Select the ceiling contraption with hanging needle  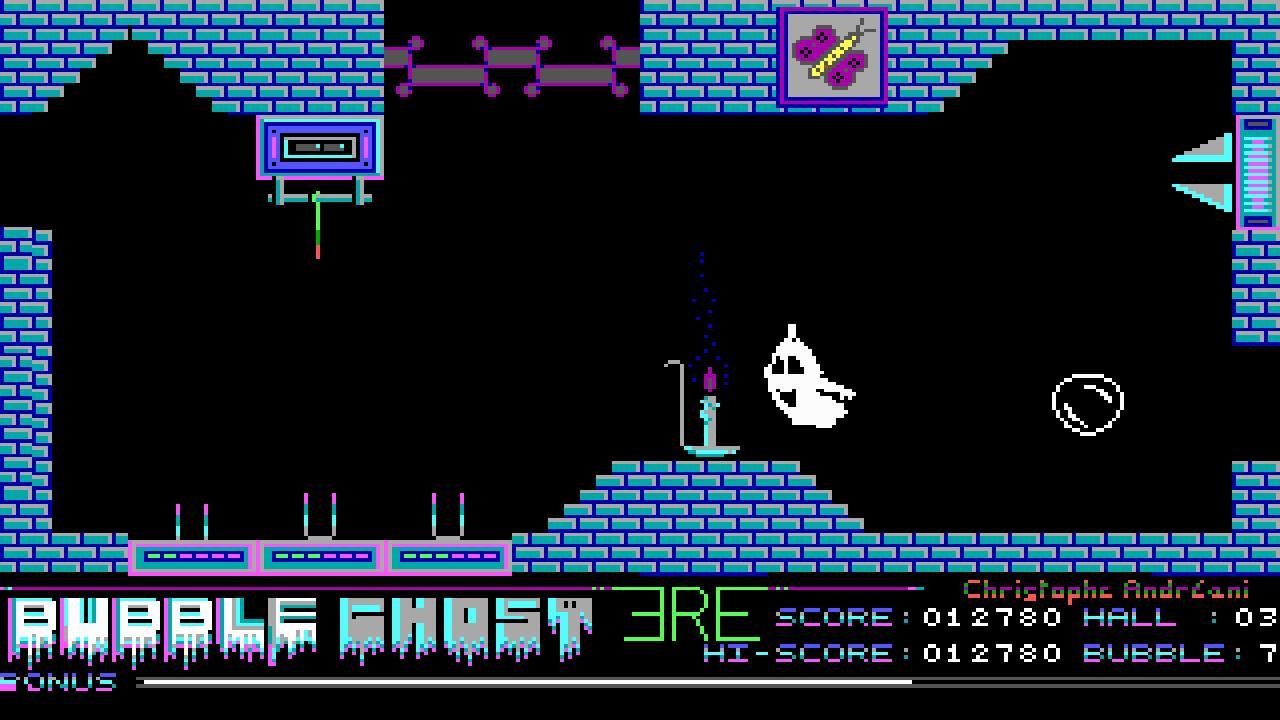320,150
